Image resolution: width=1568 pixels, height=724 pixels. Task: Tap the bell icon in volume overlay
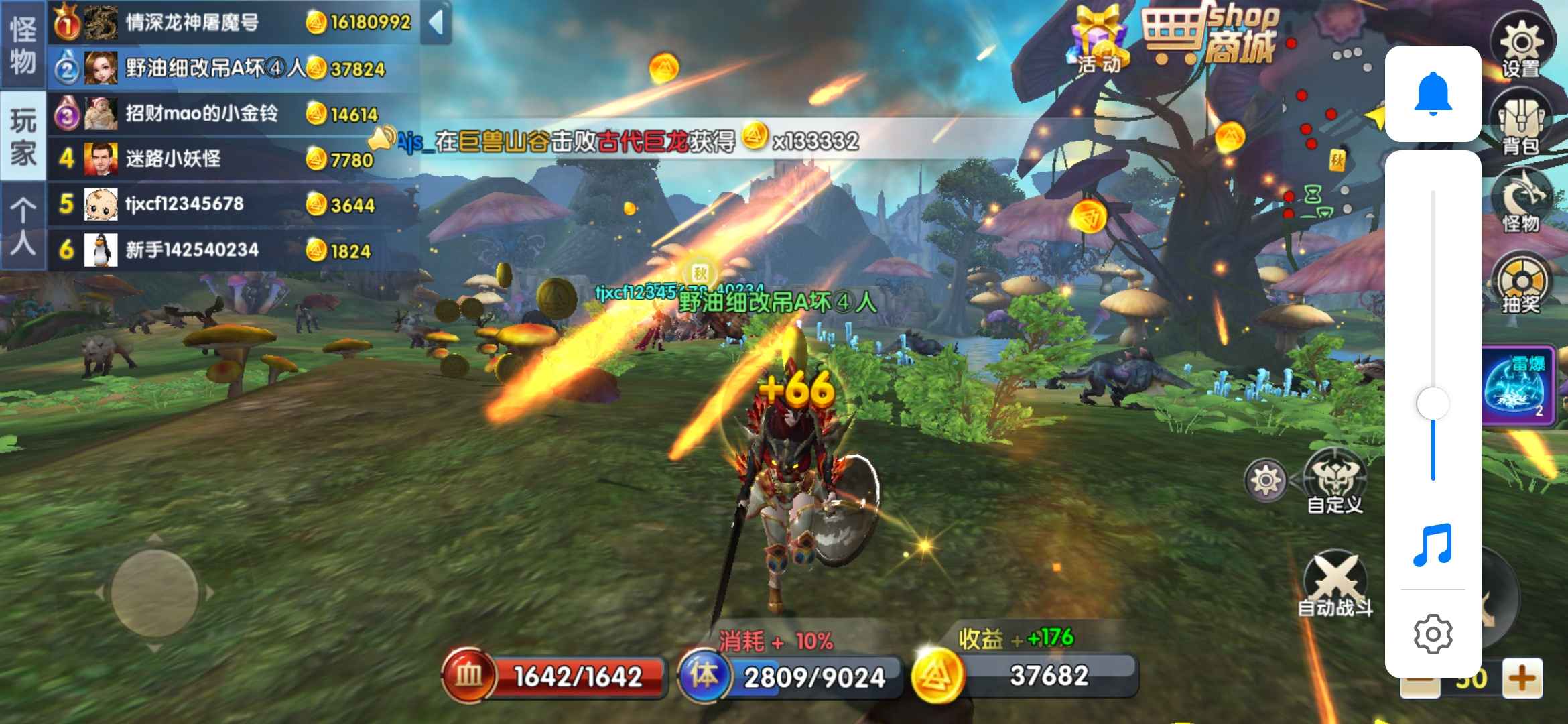click(x=1433, y=94)
